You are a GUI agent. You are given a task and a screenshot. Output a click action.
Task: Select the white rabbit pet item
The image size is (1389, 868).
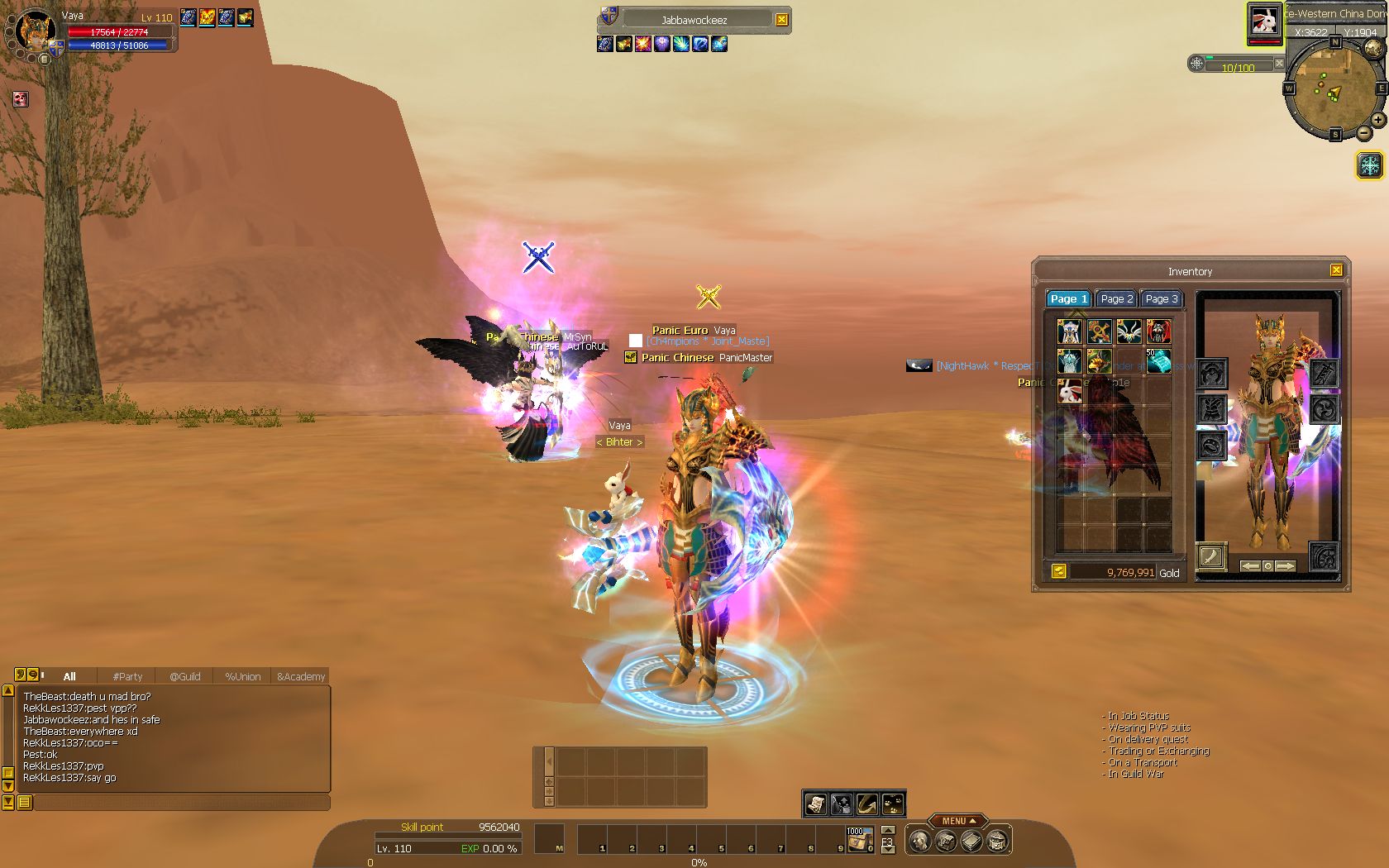point(1070,390)
